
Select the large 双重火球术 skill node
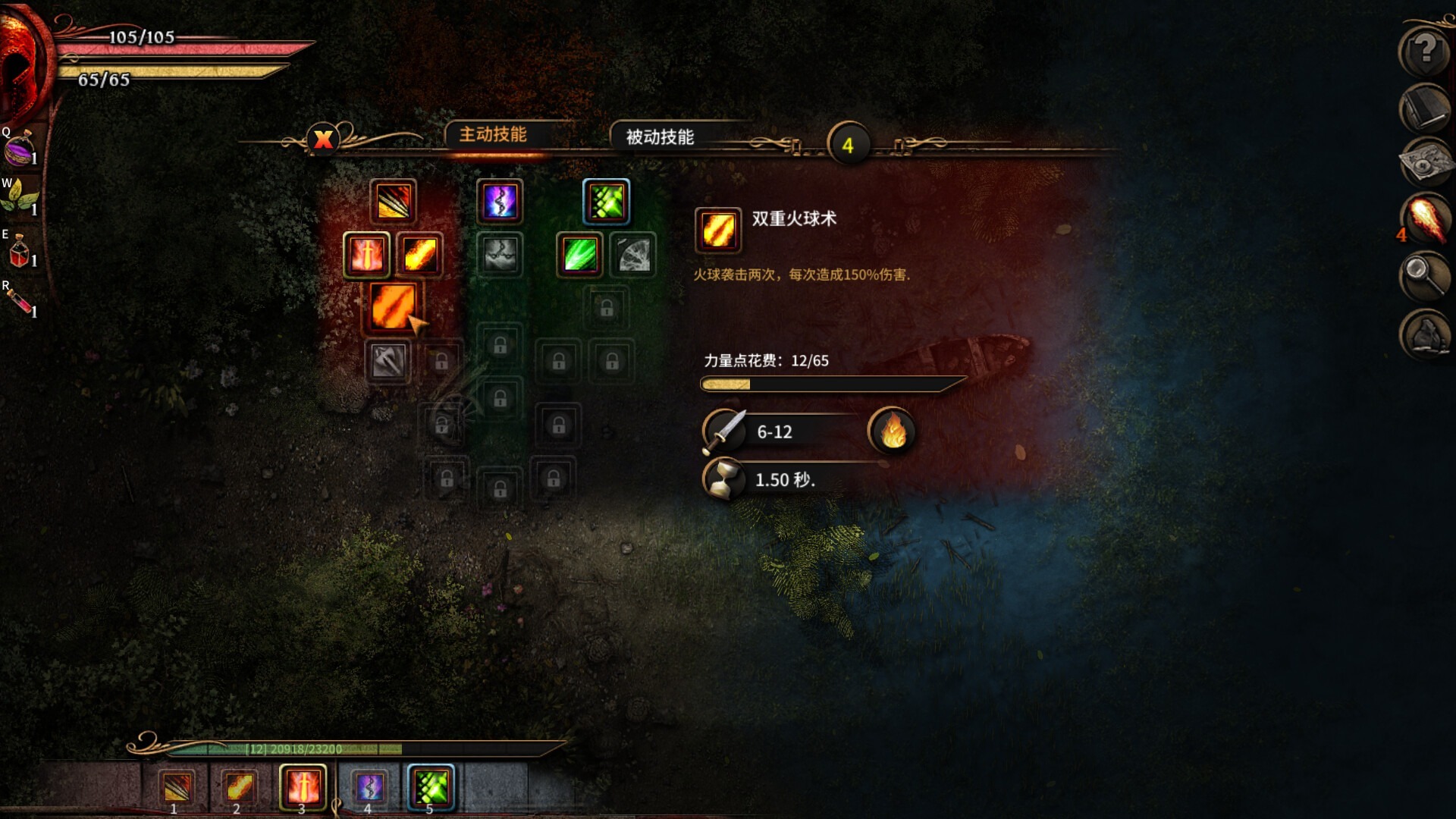392,306
